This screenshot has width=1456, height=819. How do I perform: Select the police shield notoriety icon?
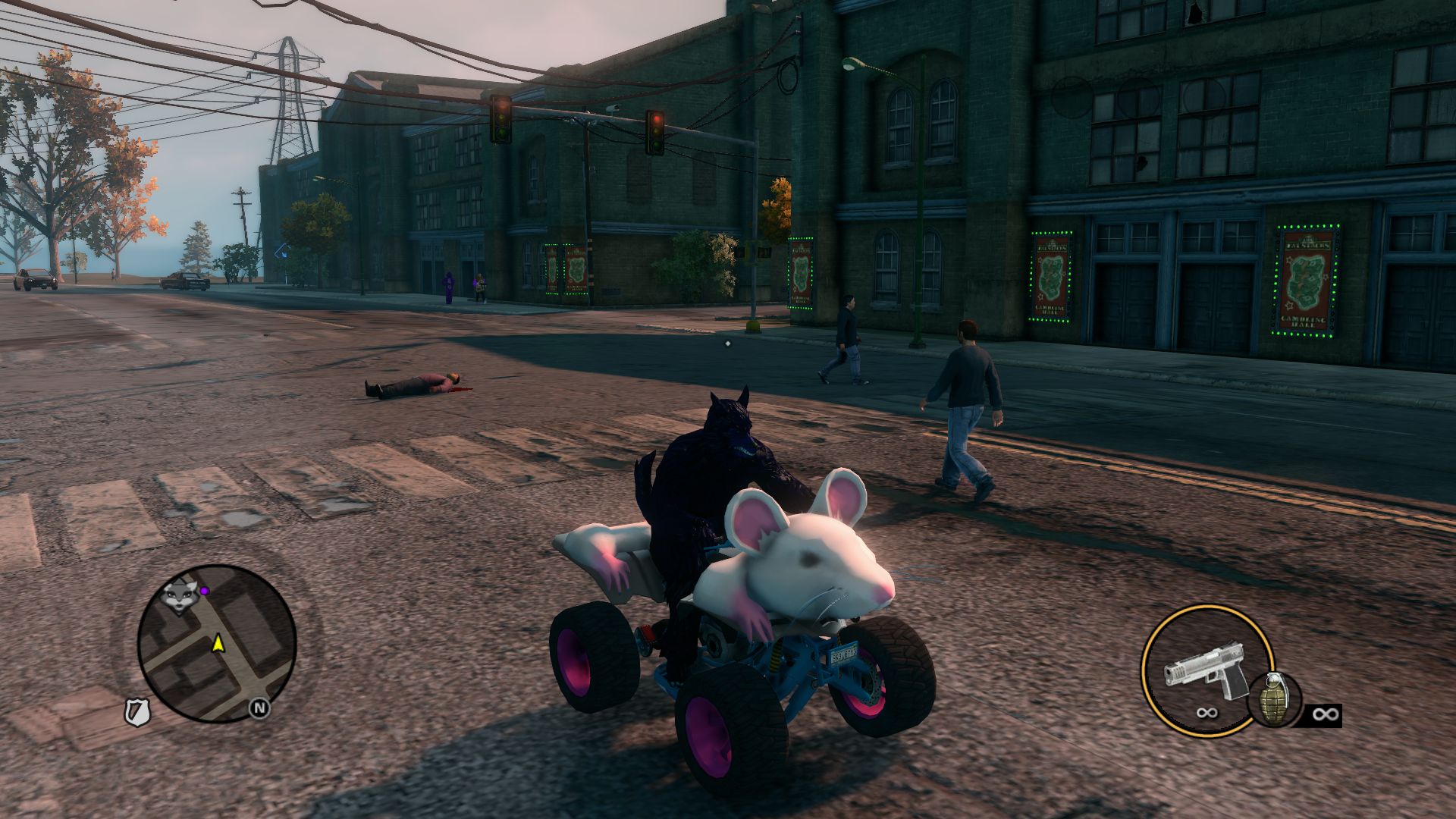[137, 712]
